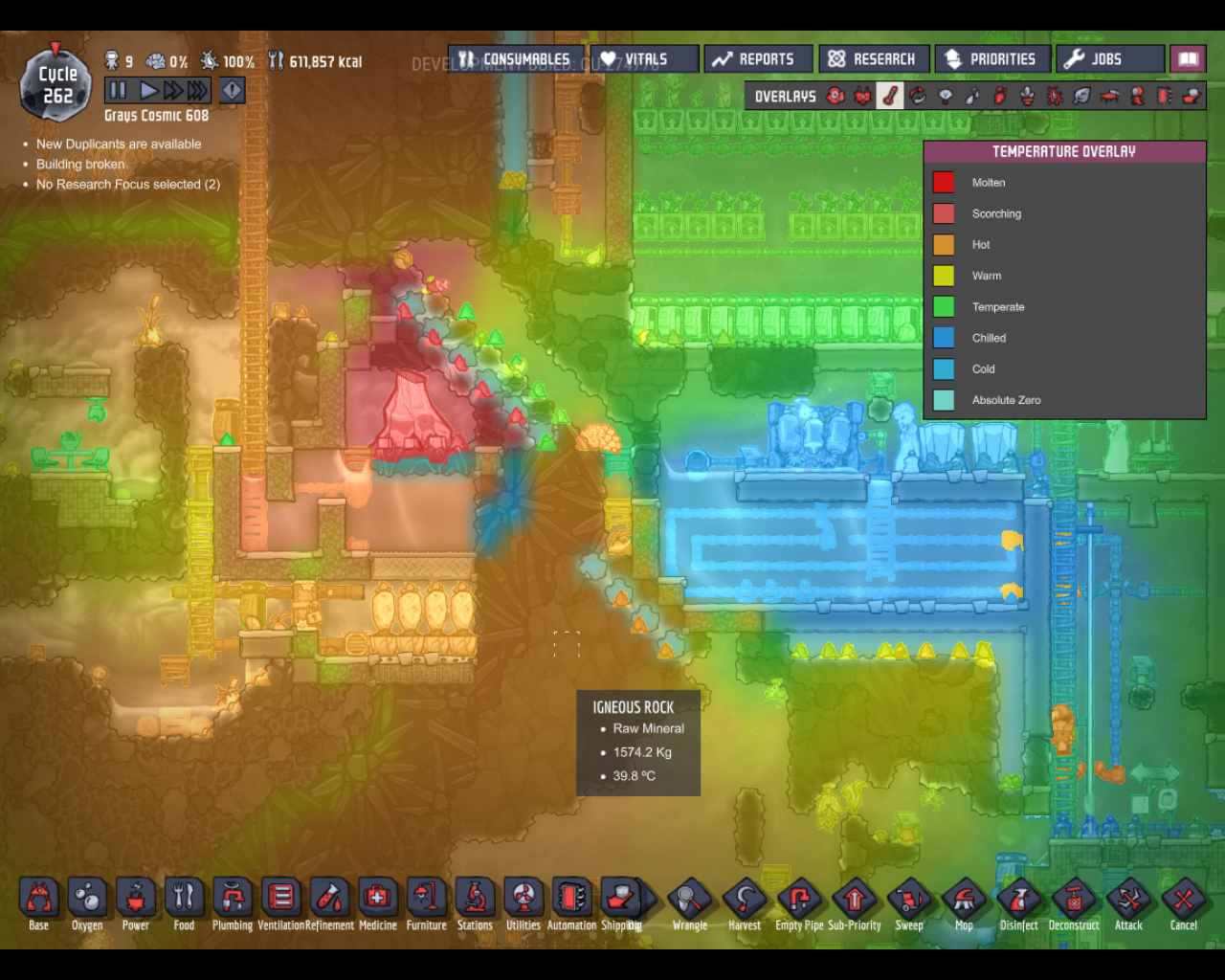The image size is (1225, 980).
Task: Click the New Duplicants available notification
Action: [x=118, y=144]
